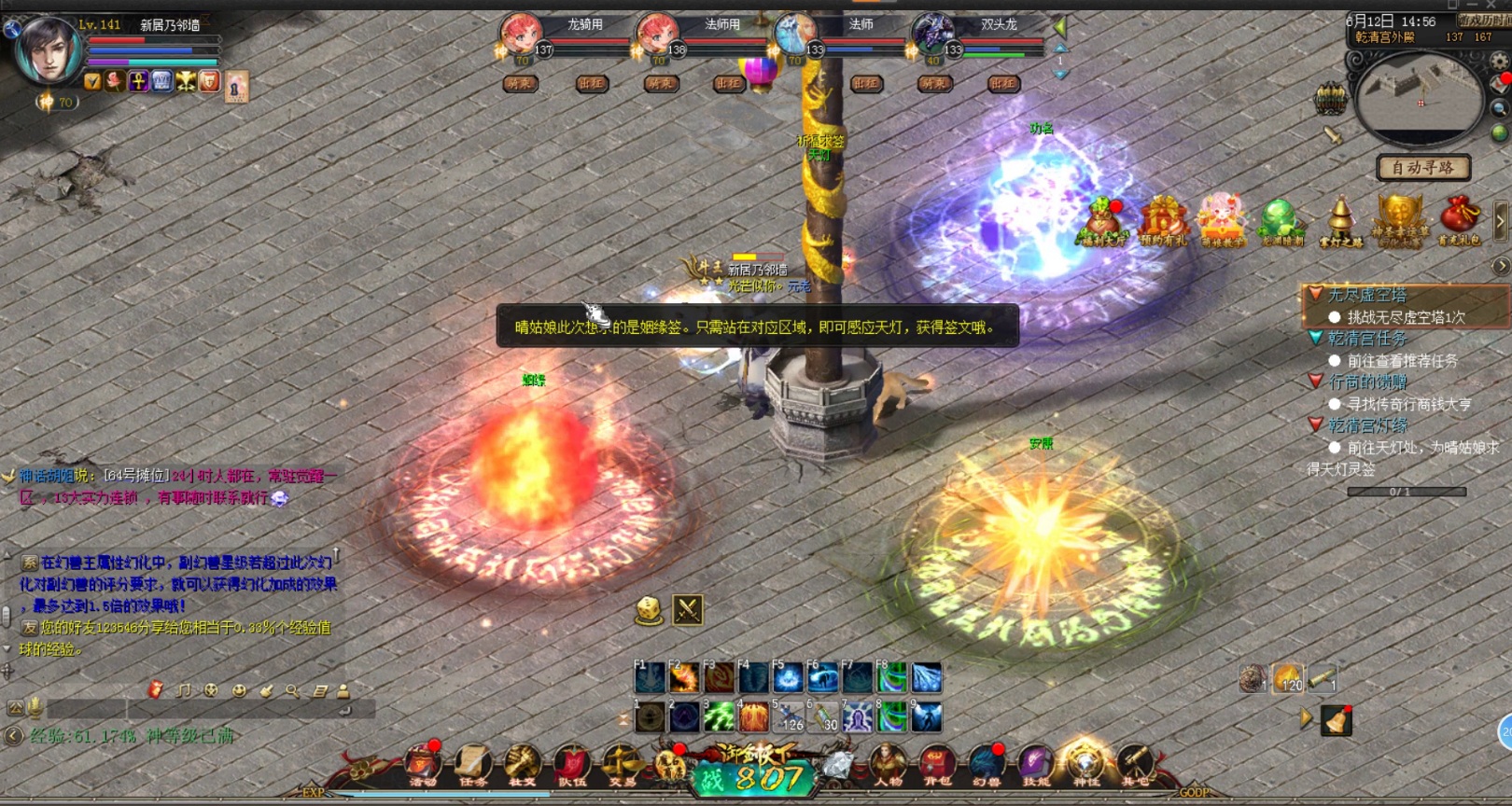Open the 队伍 team panel
This screenshot has height=806, width=1512.
click(571, 766)
